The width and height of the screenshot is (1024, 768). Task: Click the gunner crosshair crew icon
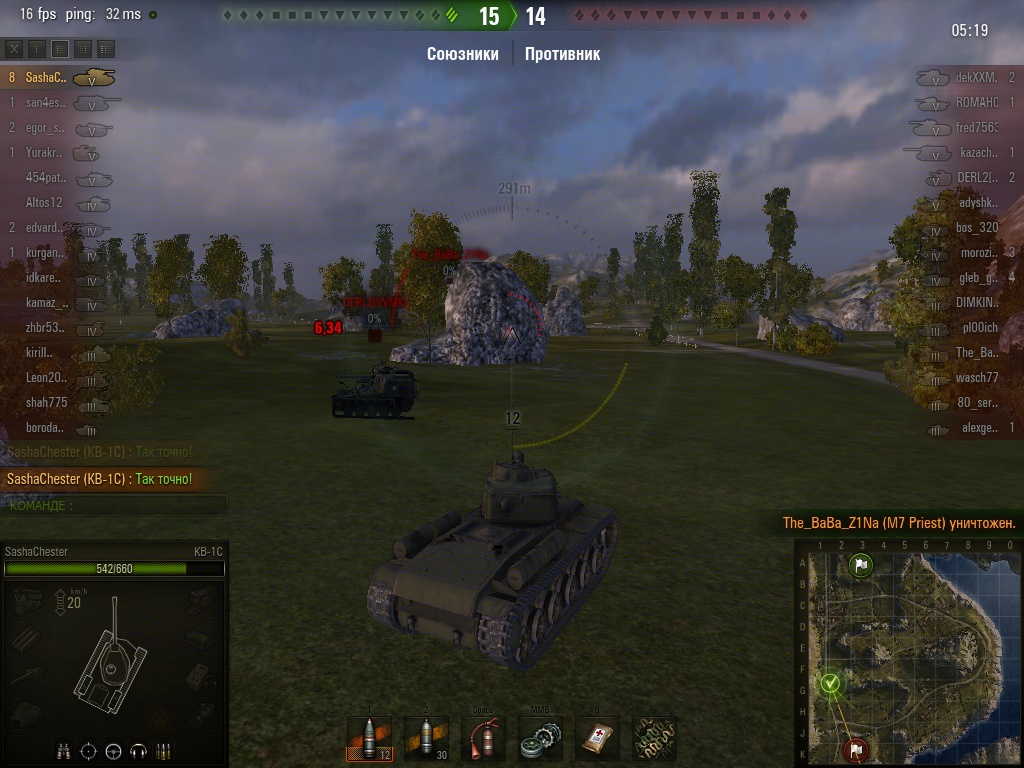[x=89, y=750]
